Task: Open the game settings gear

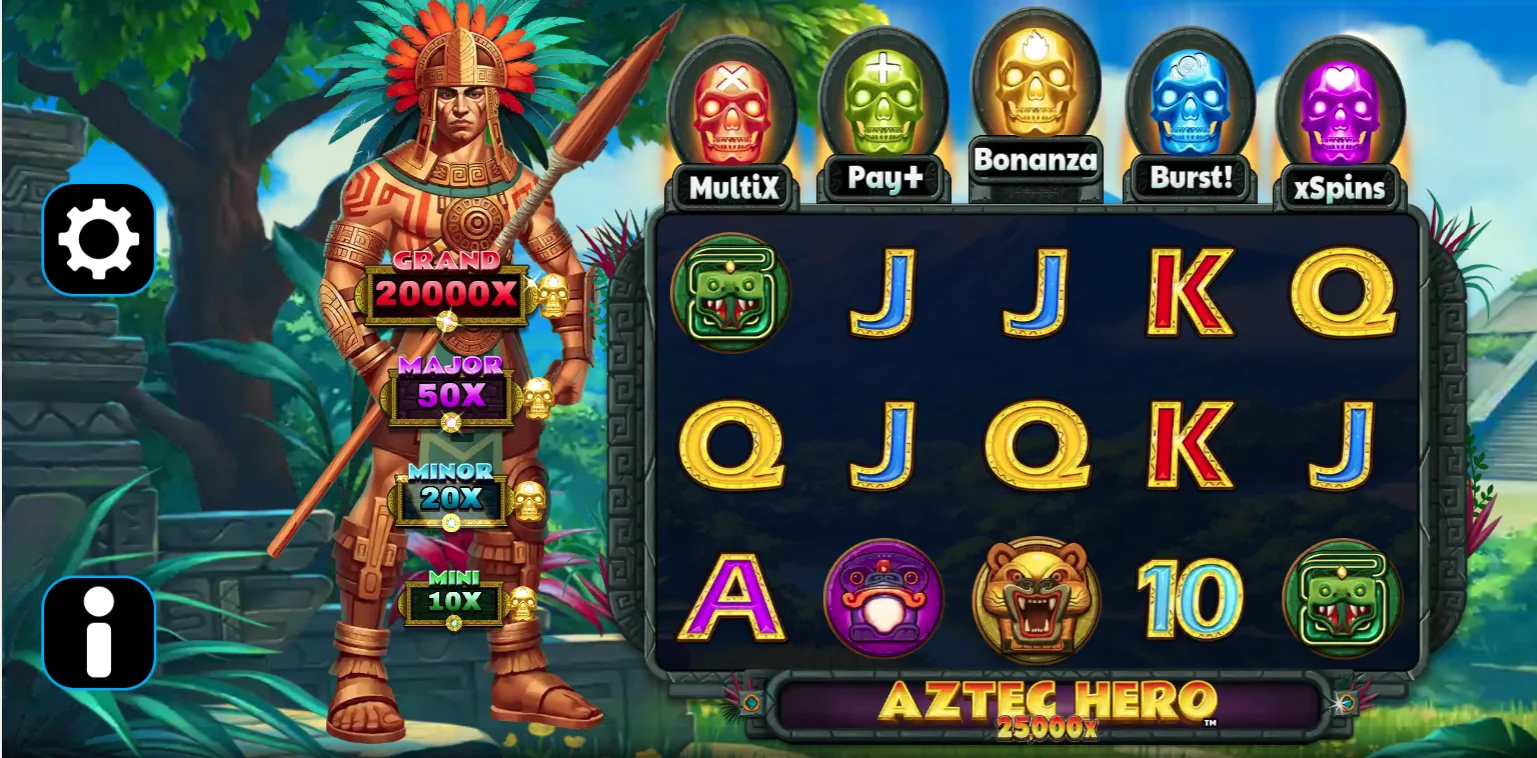Action: click(98, 240)
